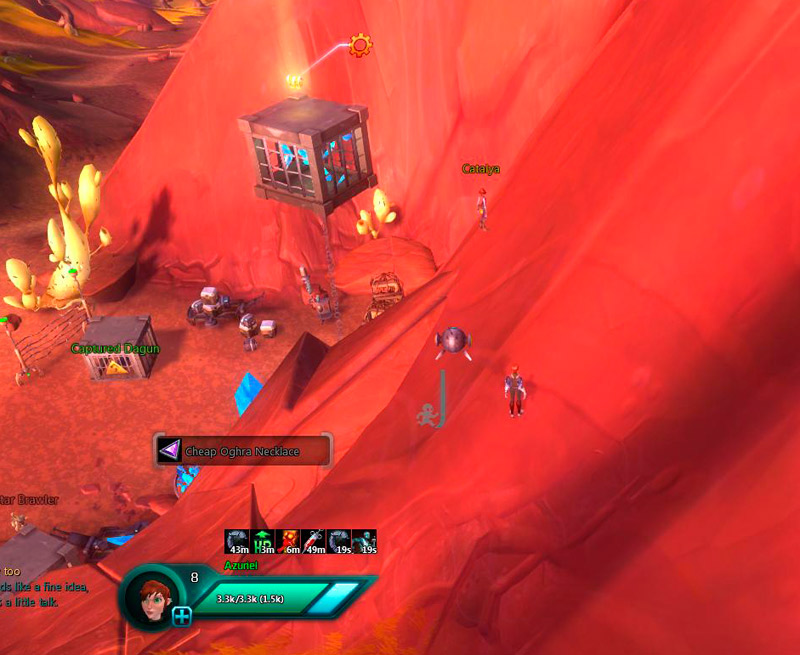Image resolution: width=800 pixels, height=655 pixels.
Task: Inspect the green HP arrow buff
Action: (x=263, y=542)
